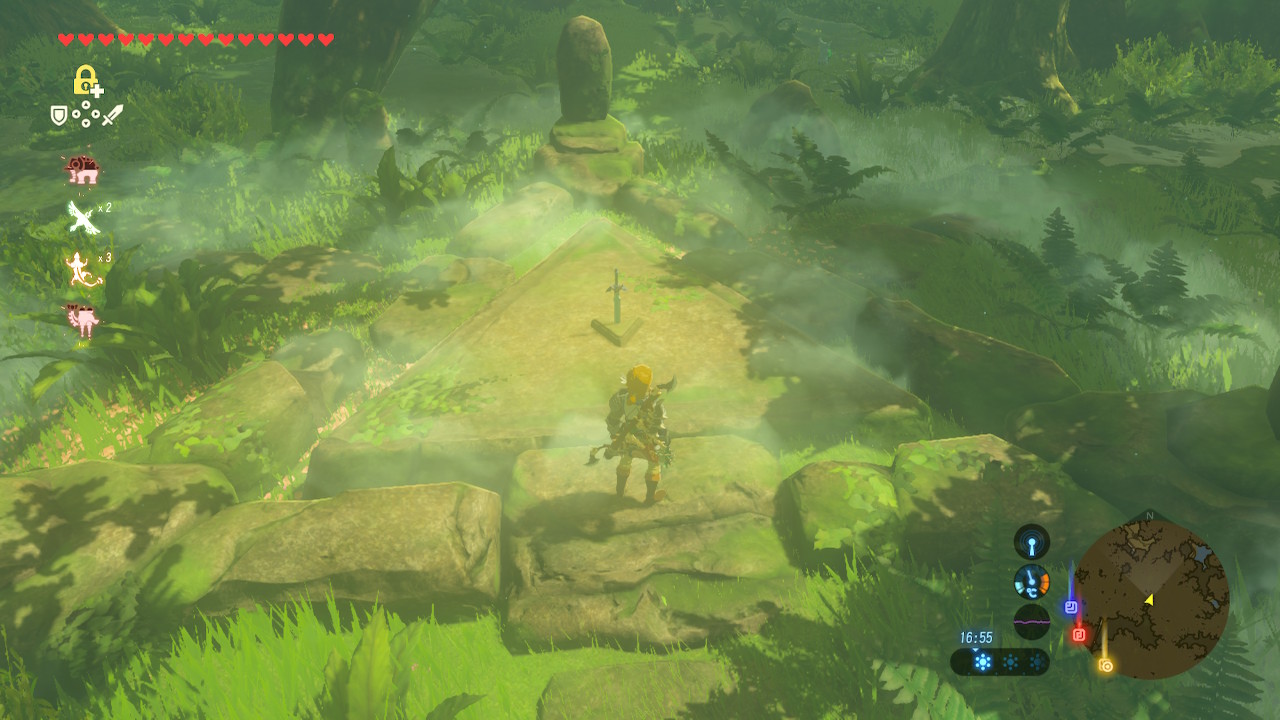Select the blue minimap marker
Viewport: 1280px width, 720px height.
pyautogui.click(x=1071, y=606)
